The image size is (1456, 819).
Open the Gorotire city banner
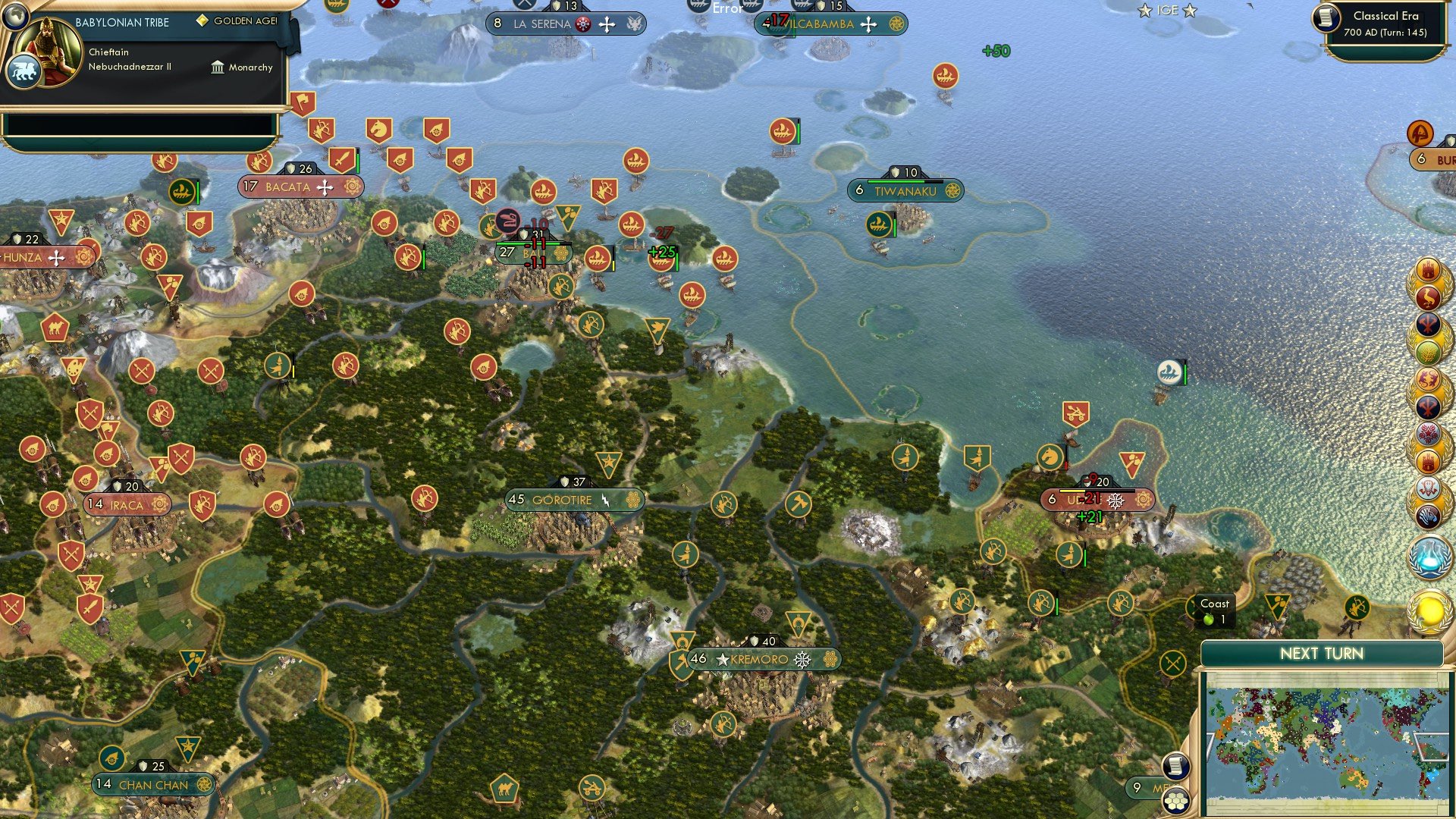[574, 500]
